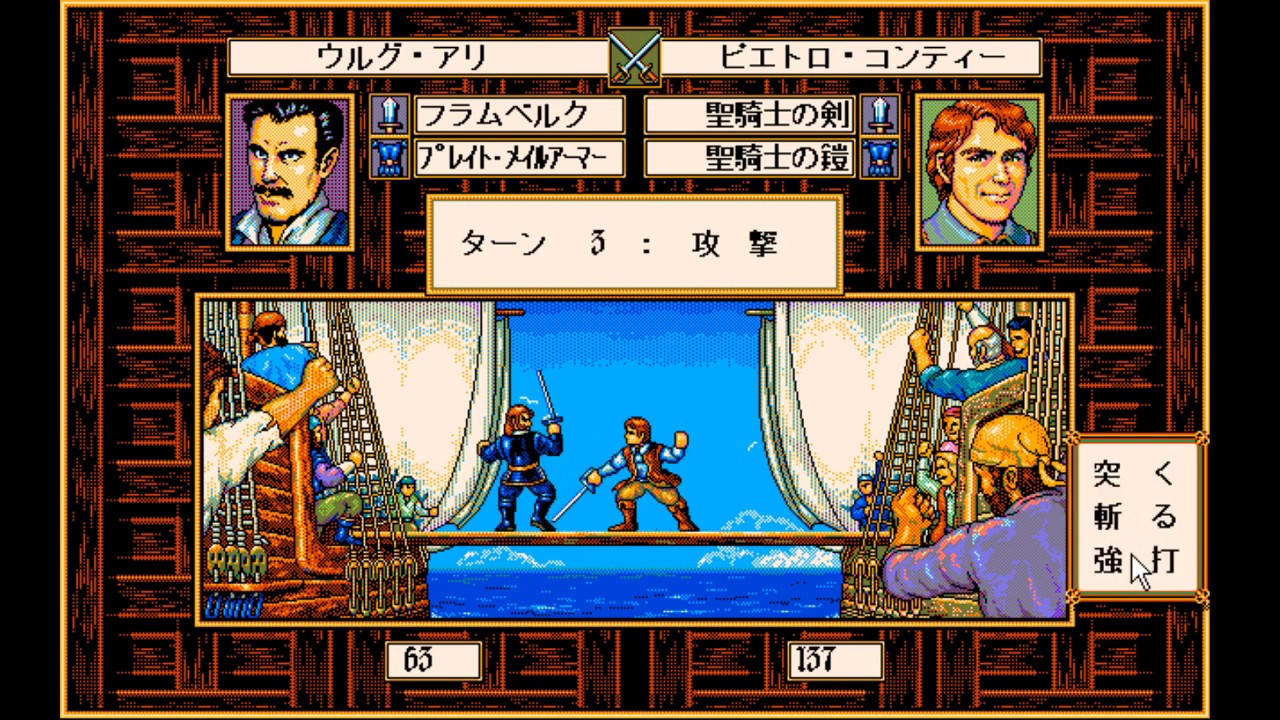Click the フラムベルク weapon name bar
The height and width of the screenshot is (720, 1280).
[x=519, y=116]
